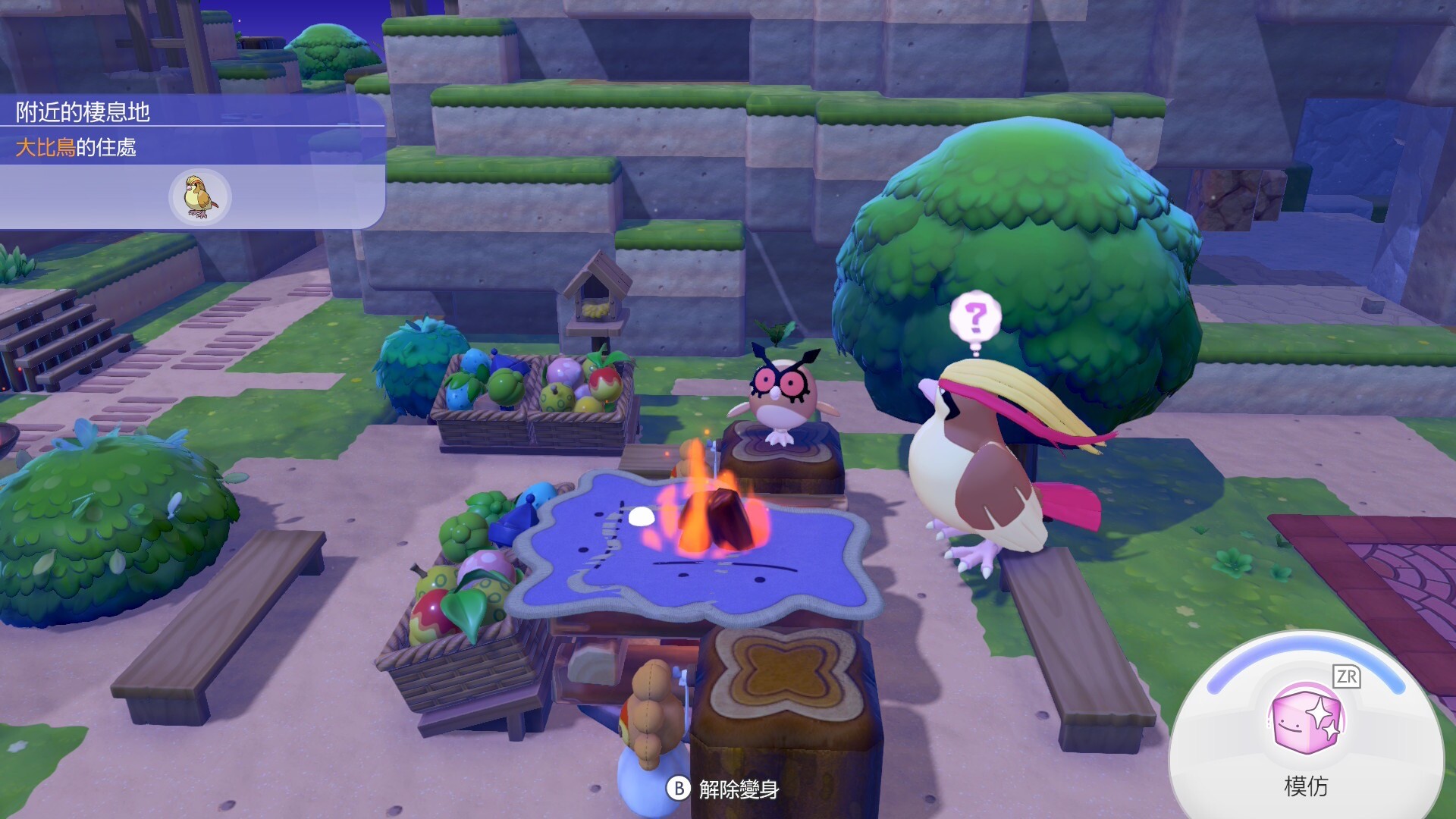The height and width of the screenshot is (819, 1456).
Task: Select the Pidgey habitat icon
Action: click(199, 197)
